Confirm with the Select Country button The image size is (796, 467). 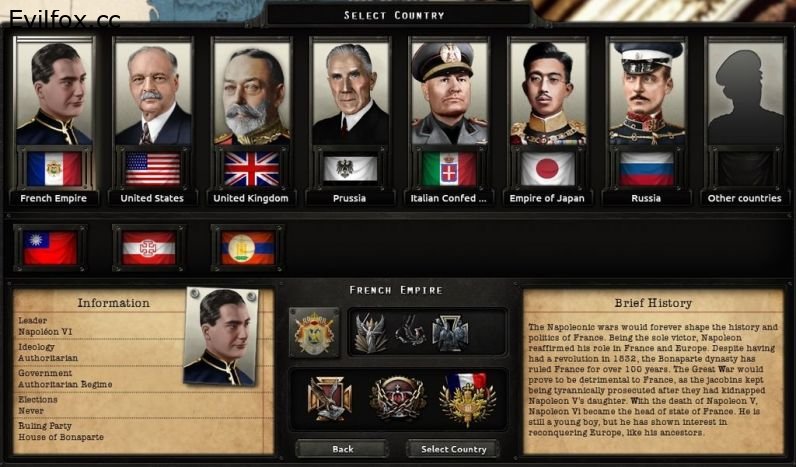(x=453, y=449)
